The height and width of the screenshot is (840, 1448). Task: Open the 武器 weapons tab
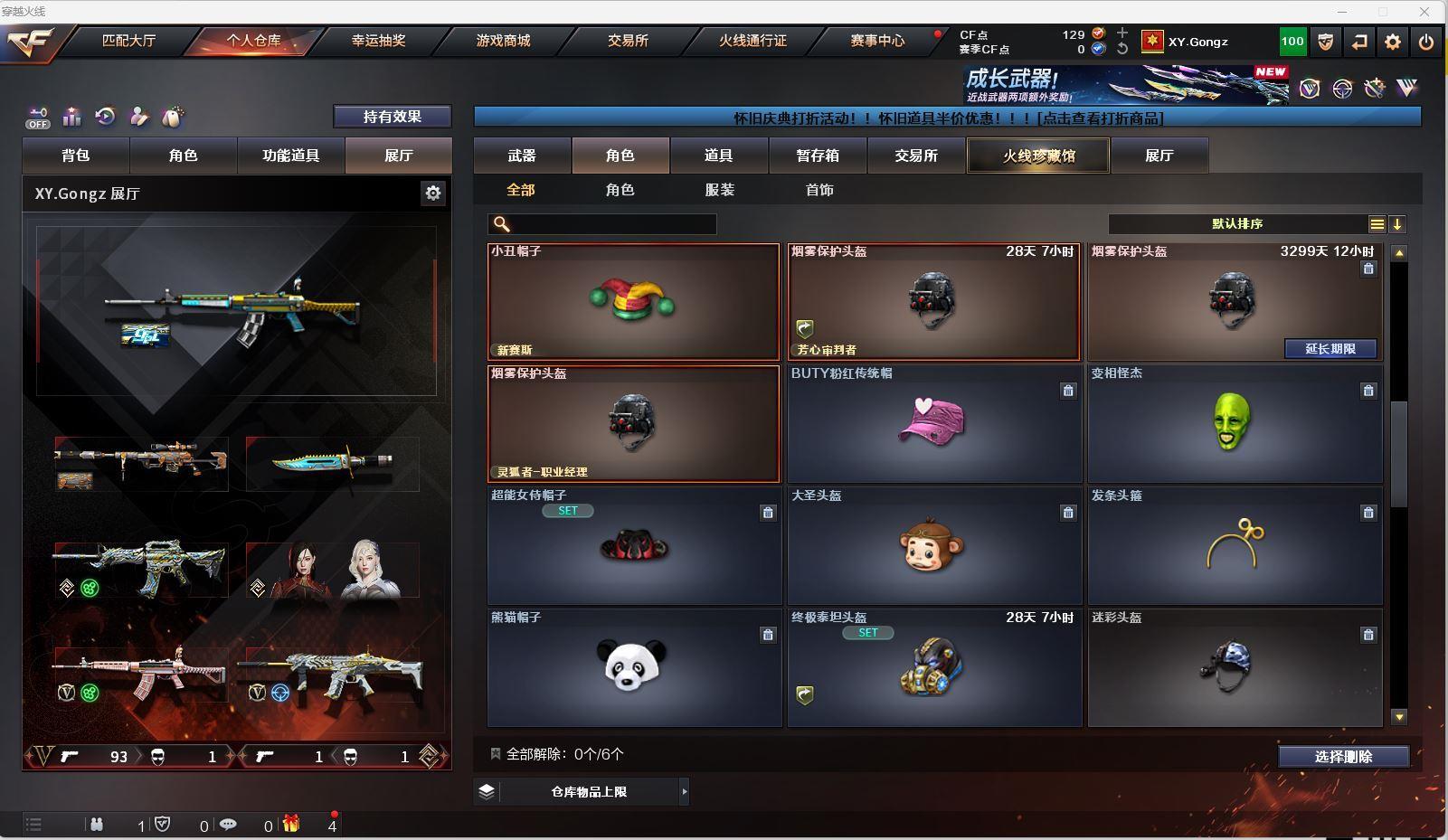click(522, 156)
